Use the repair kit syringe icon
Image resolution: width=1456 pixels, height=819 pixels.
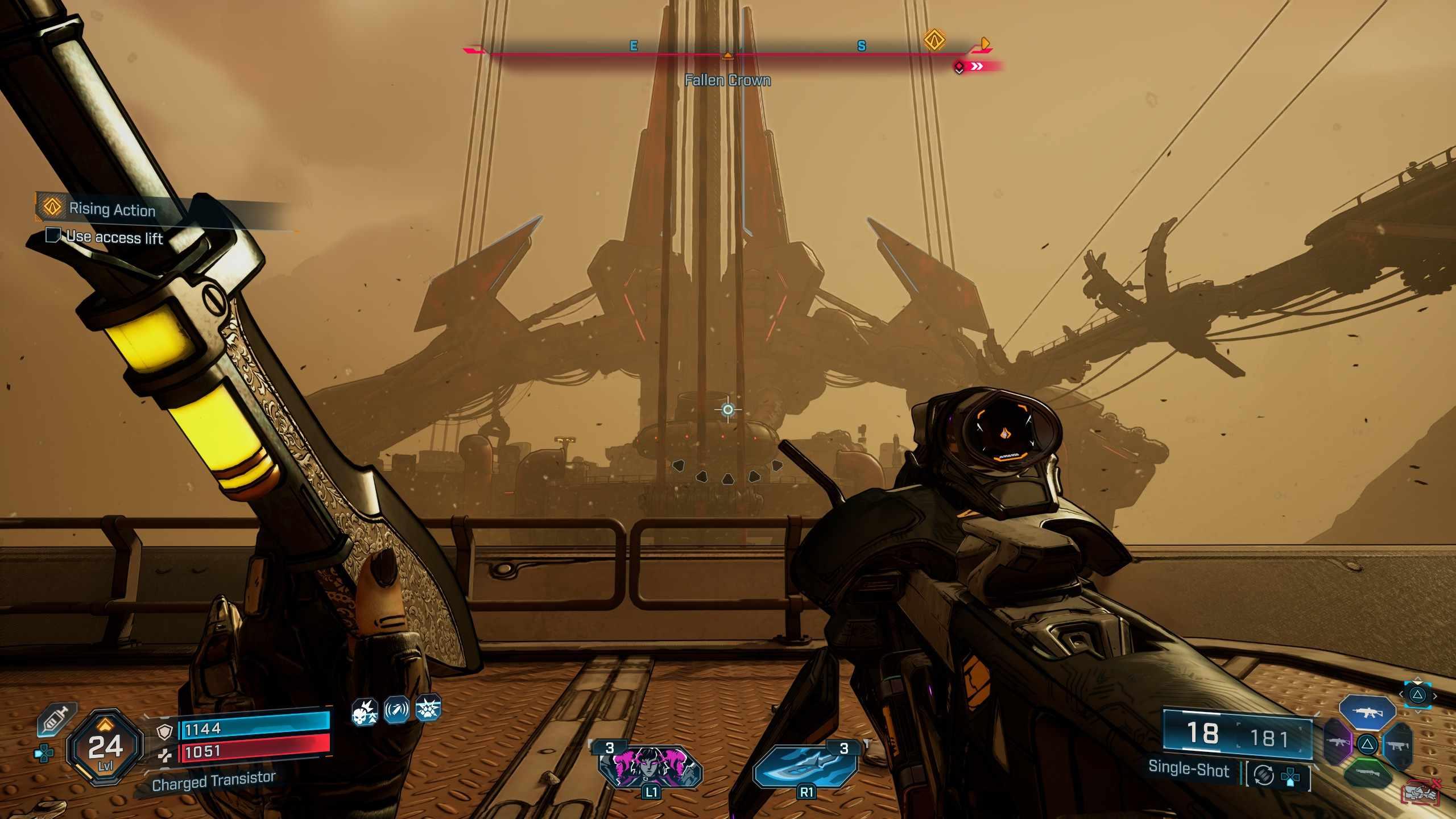click(56, 721)
